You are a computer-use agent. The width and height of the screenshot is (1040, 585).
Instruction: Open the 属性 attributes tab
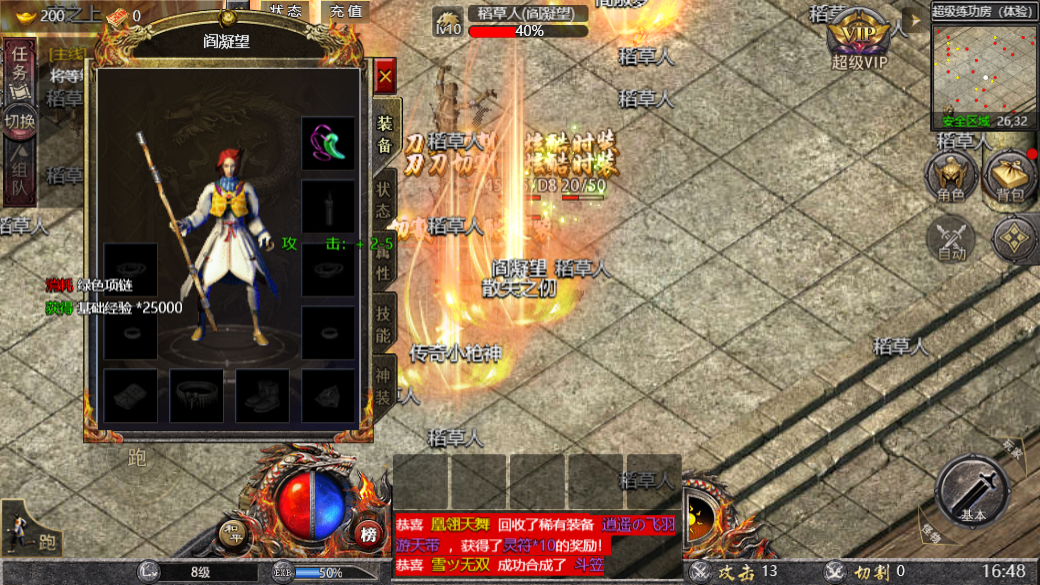(x=385, y=262)
